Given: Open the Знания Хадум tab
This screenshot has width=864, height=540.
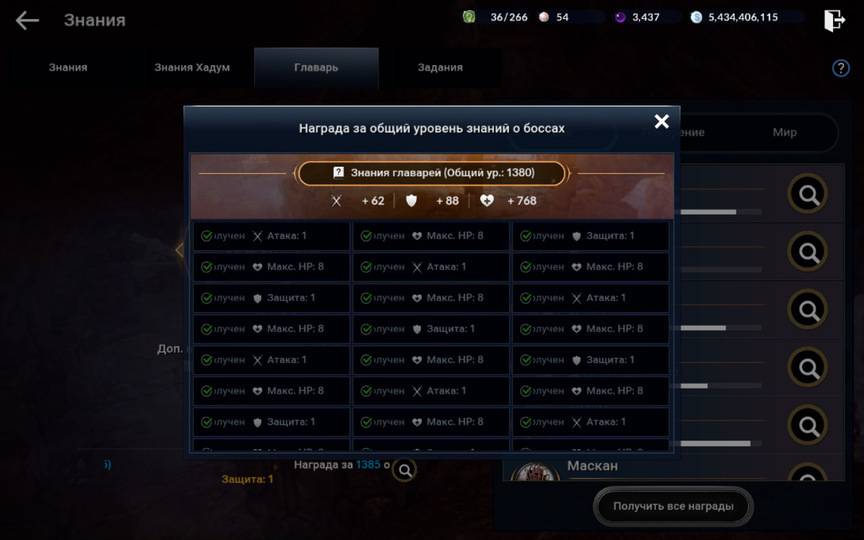Looking at the screenshot, I should pyautogui.click(x=192, y=68).
